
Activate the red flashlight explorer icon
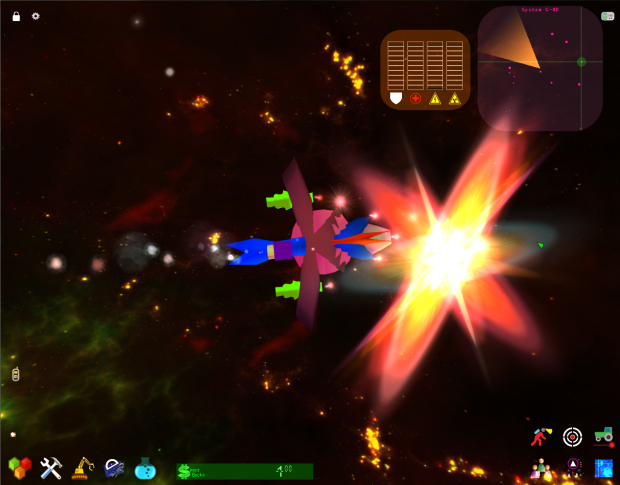[x=541, y=436]
